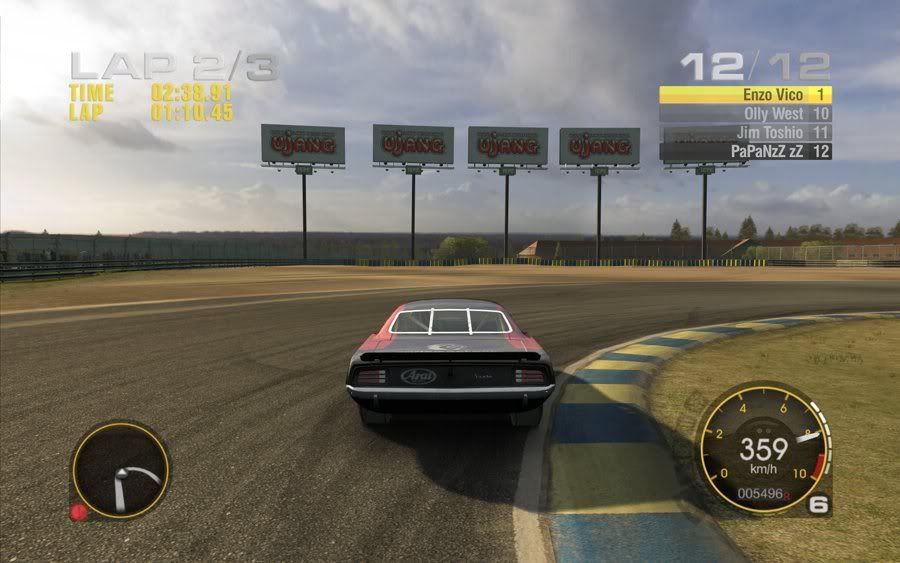The image size is (900, 563).
Task: Click the circular track minimap
Action: click(120, 470)
